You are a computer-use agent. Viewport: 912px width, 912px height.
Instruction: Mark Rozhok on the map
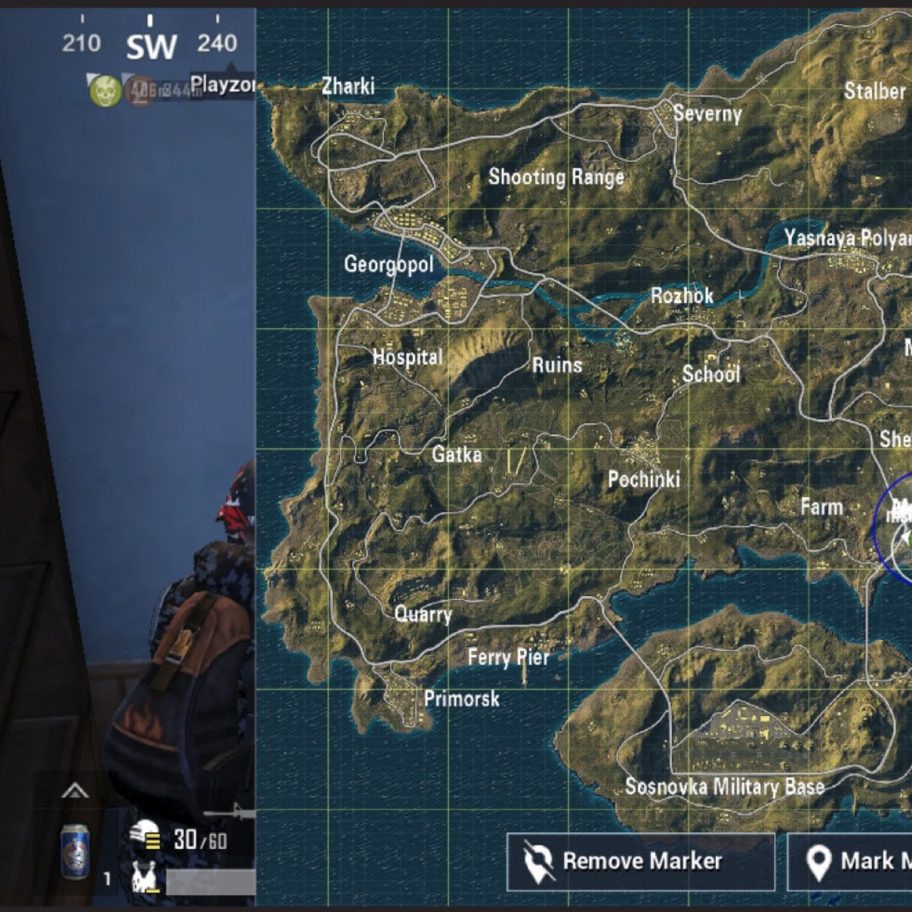[682, 295]
